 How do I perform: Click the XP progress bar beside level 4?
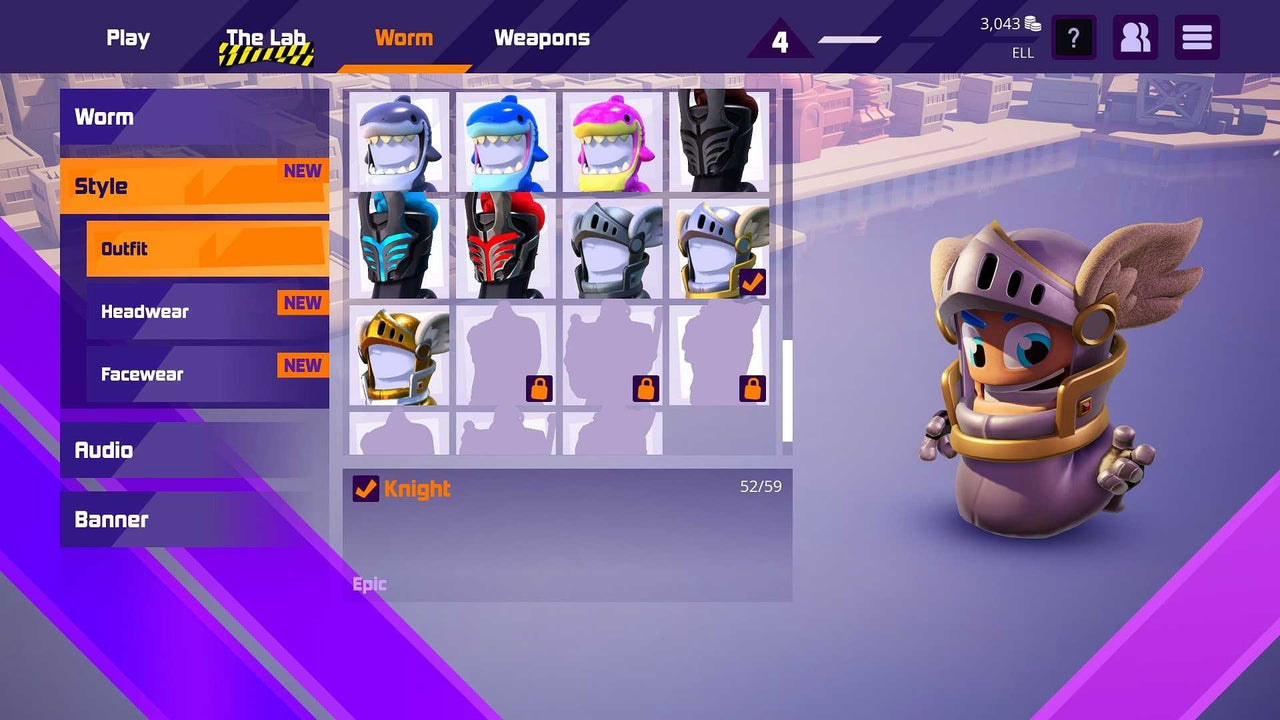(x=848, y=40)
